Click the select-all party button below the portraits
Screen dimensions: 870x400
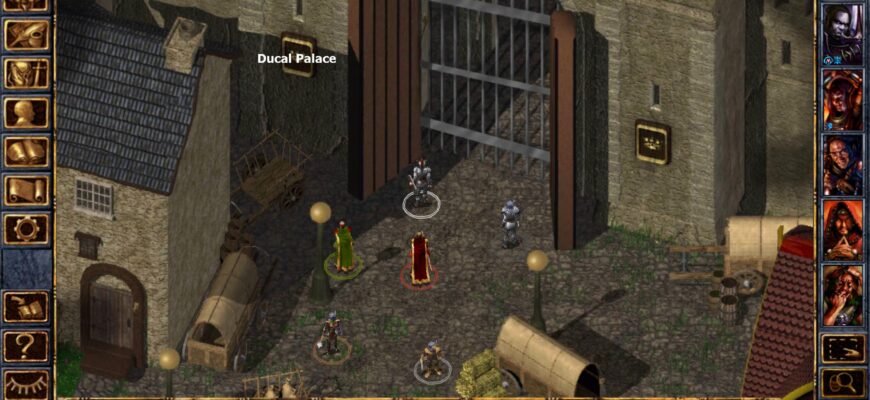click(843, 348)
